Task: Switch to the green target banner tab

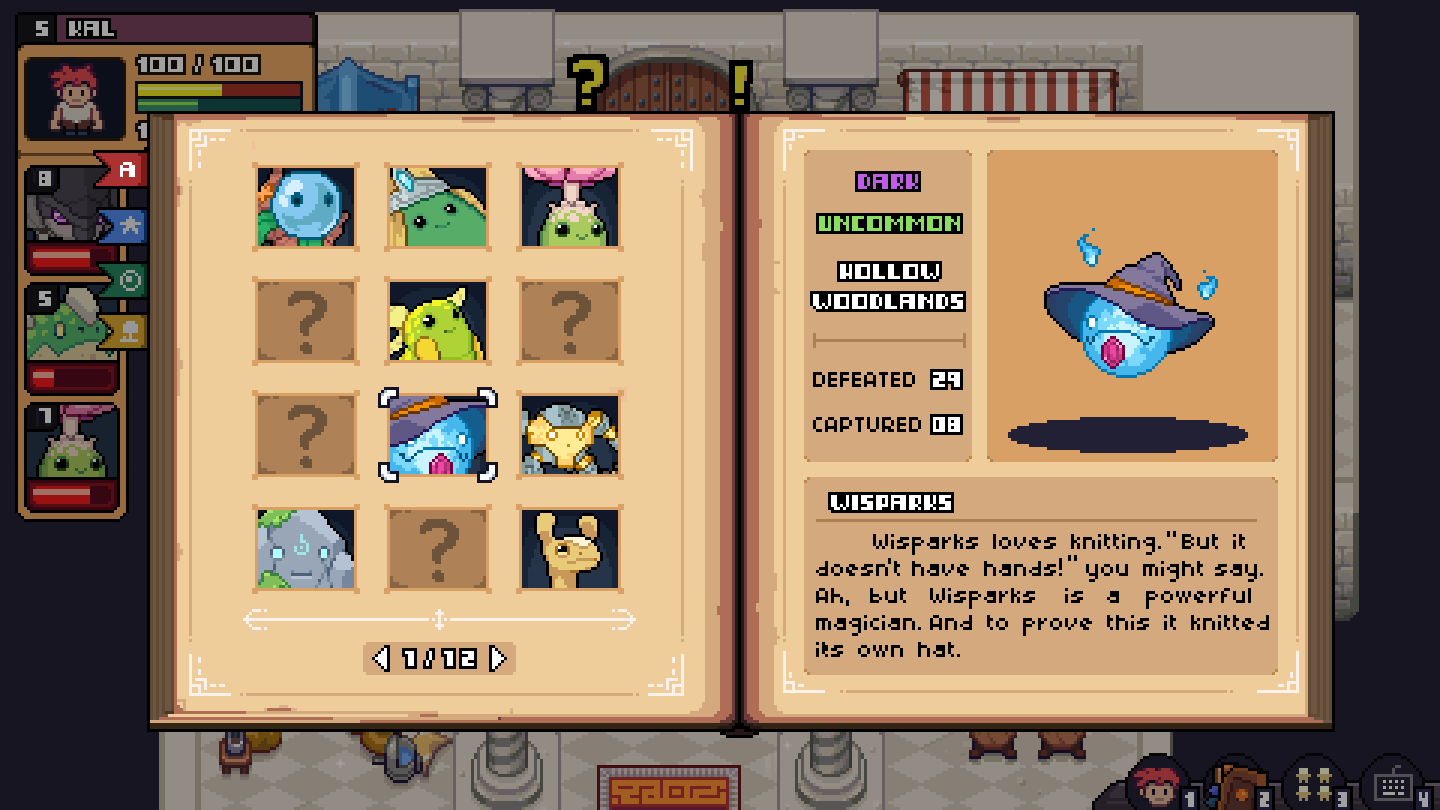Action: [129, 280]
